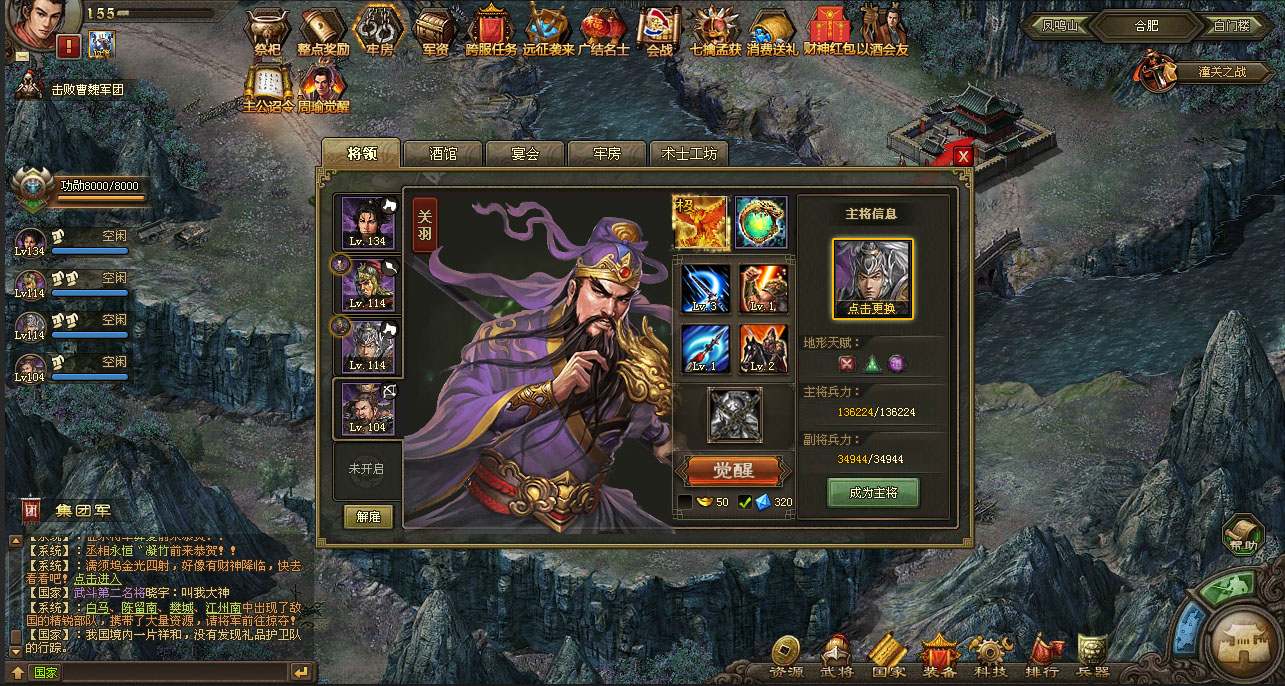Screen dimensions: 1285x686
Task: Open the 装备 equipment menu
Action: coord(939,656)
